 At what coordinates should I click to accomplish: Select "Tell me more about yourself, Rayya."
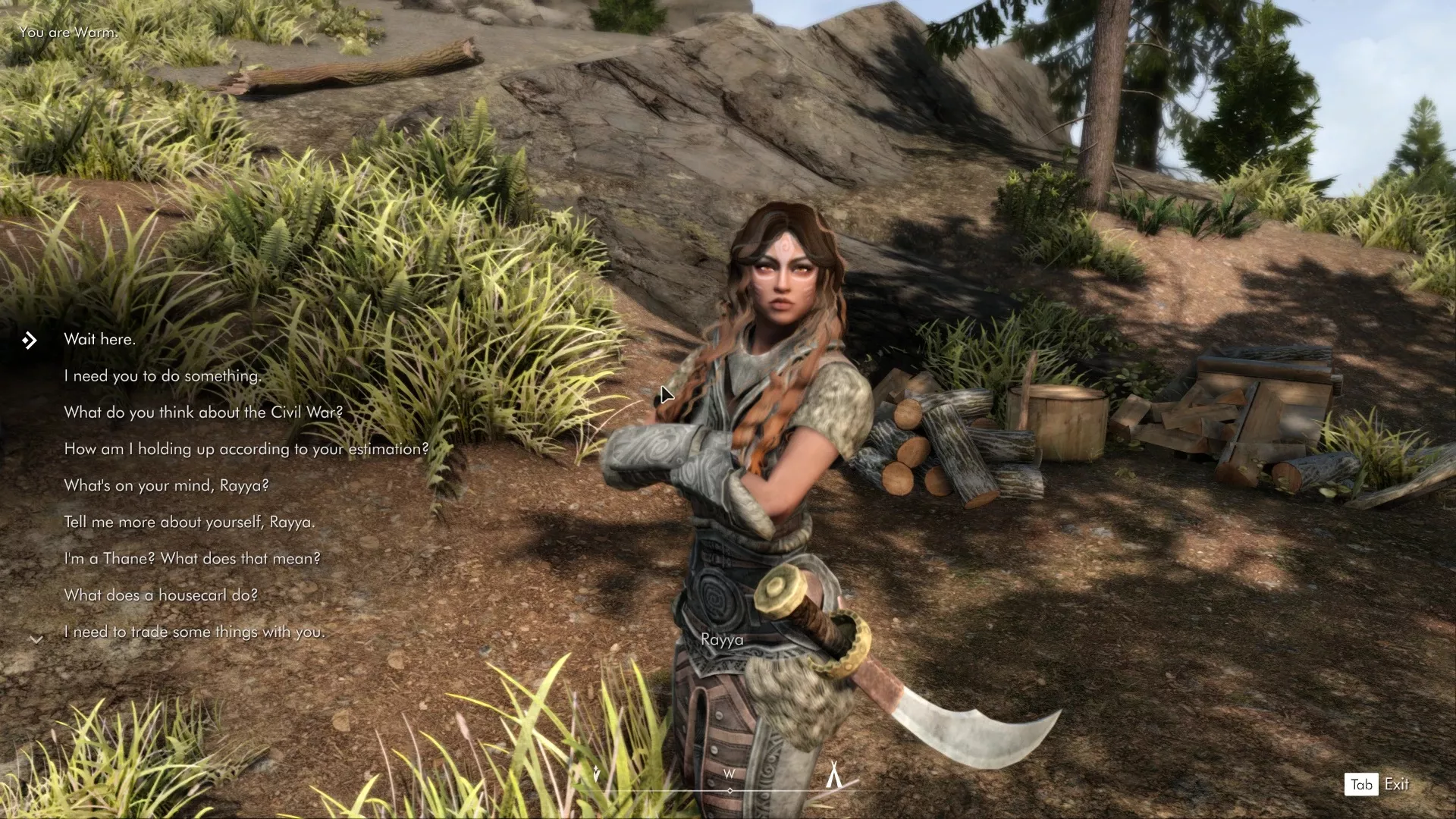pos(189,522)
